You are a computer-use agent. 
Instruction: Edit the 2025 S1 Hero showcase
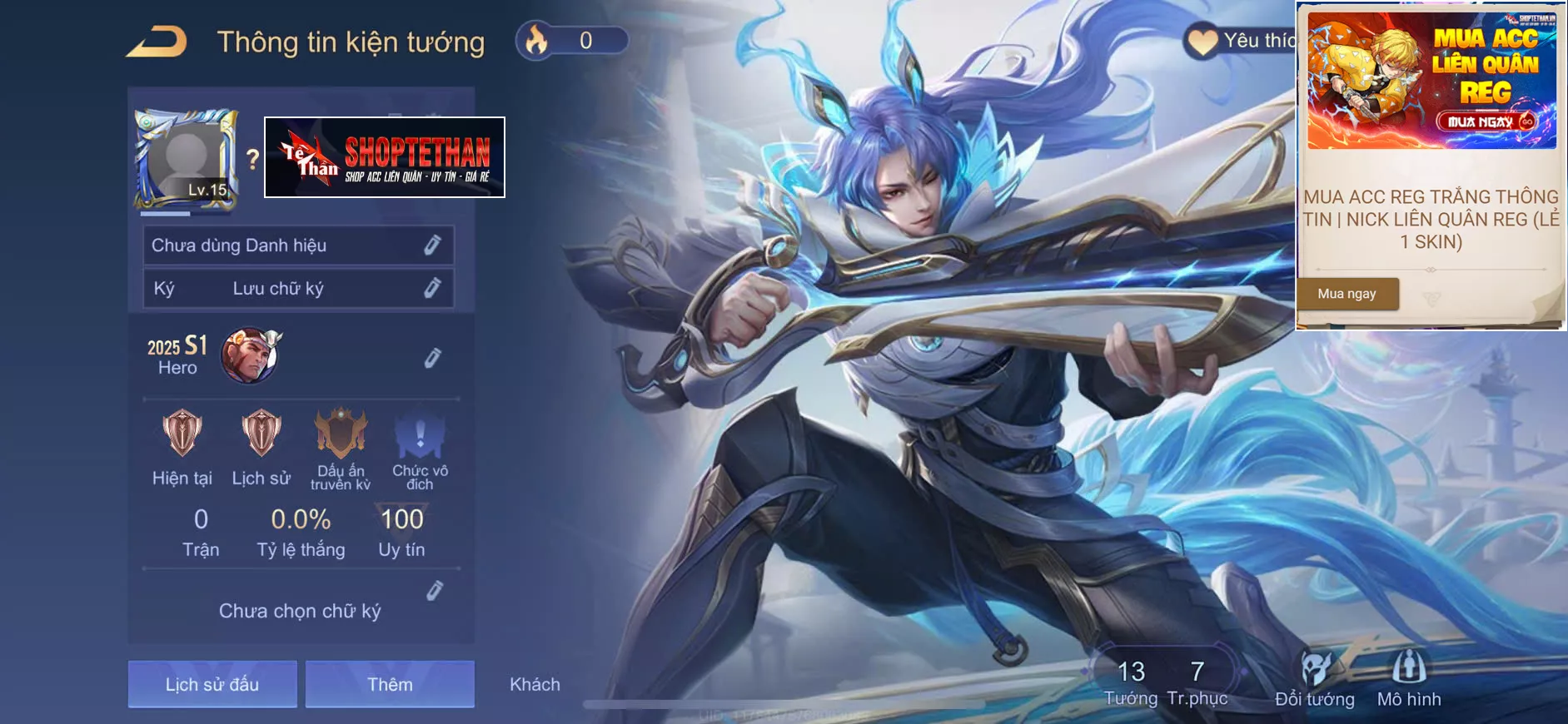pos(432,358)
